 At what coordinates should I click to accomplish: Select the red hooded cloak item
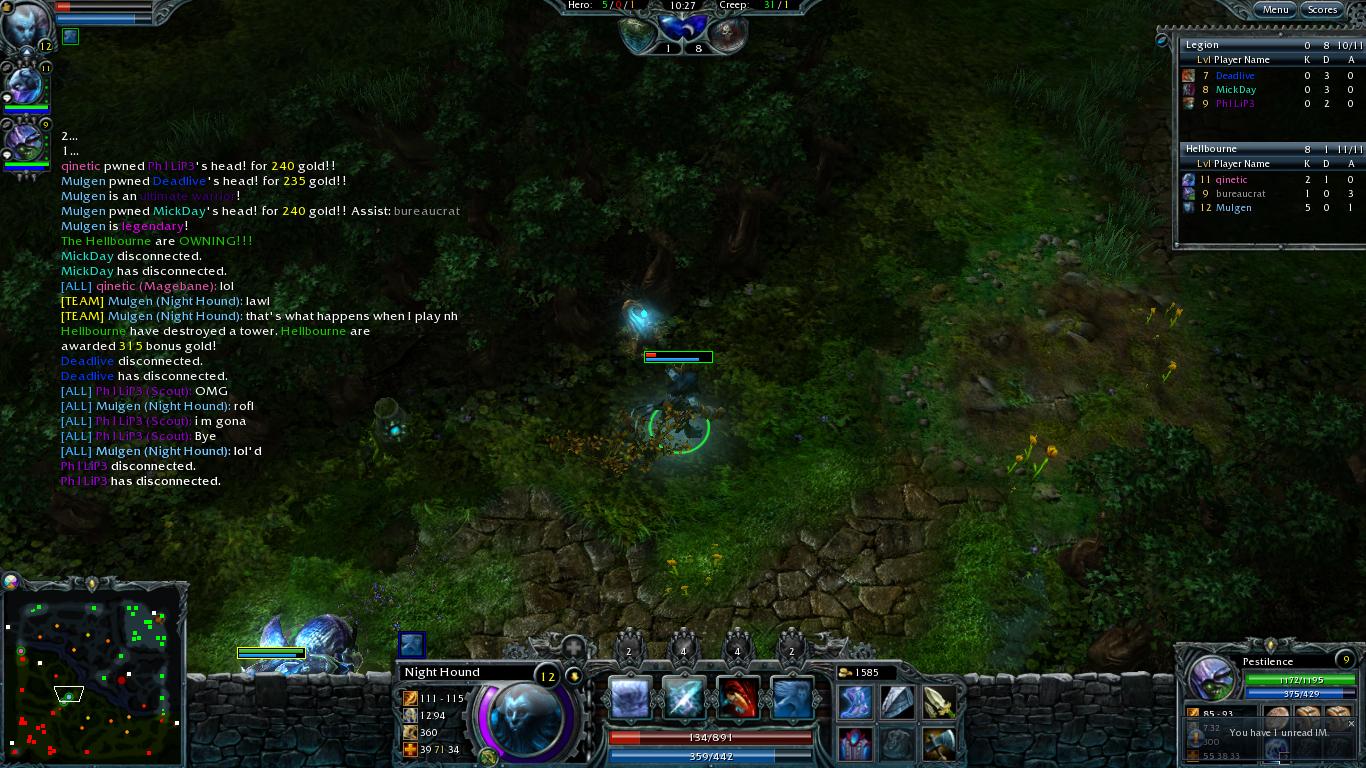click(855, 743)
